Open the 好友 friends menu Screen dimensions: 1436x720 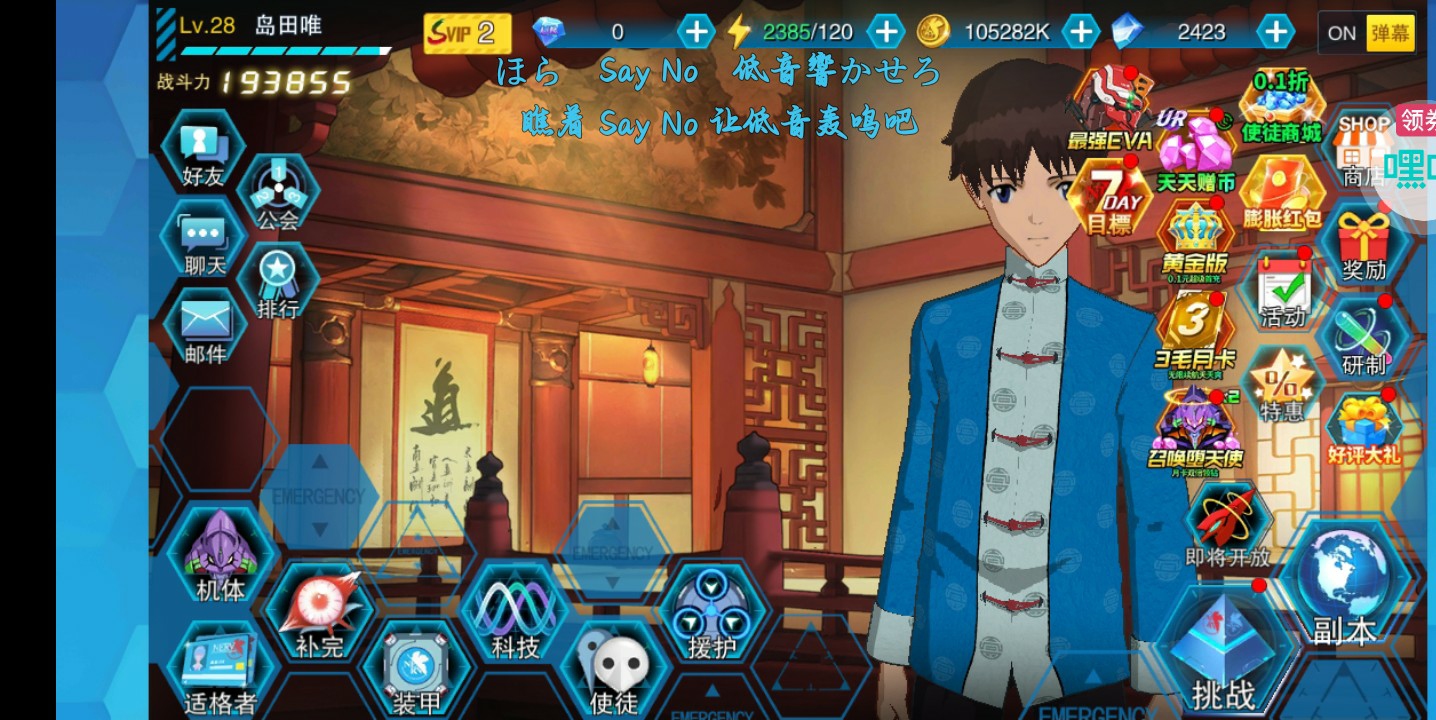pyautogui.click(x=204, y=152)
